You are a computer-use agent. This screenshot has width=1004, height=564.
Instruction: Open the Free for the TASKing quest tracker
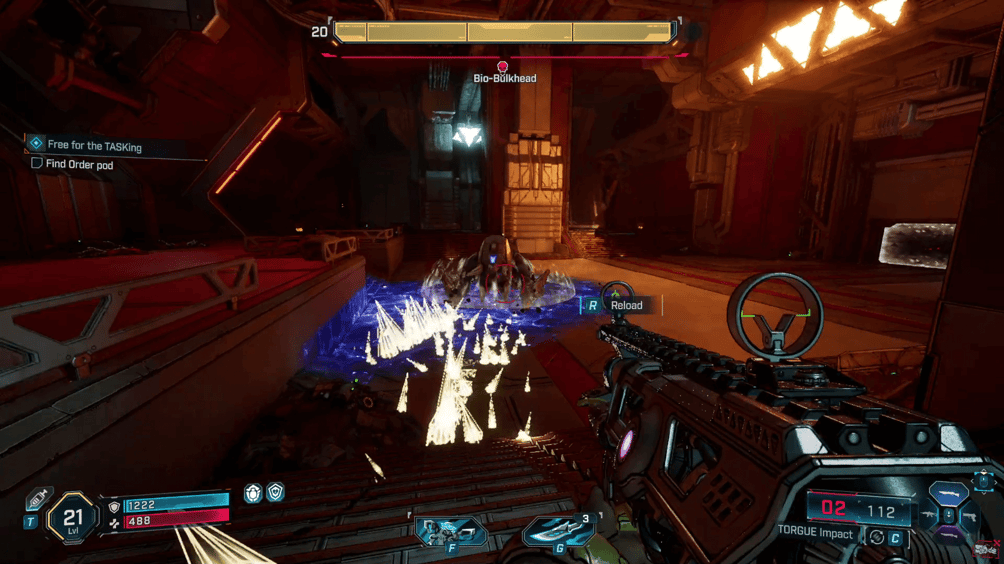point(94,146)
